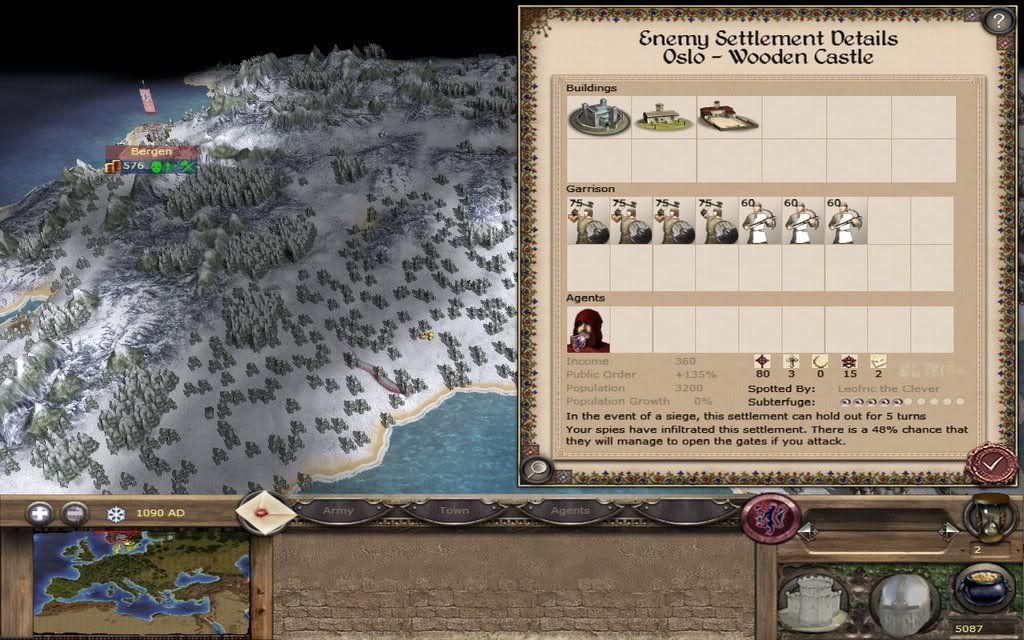Screen dimensions: 1024x640
Task: Switch to the Army tab
Action: point(338,511)
